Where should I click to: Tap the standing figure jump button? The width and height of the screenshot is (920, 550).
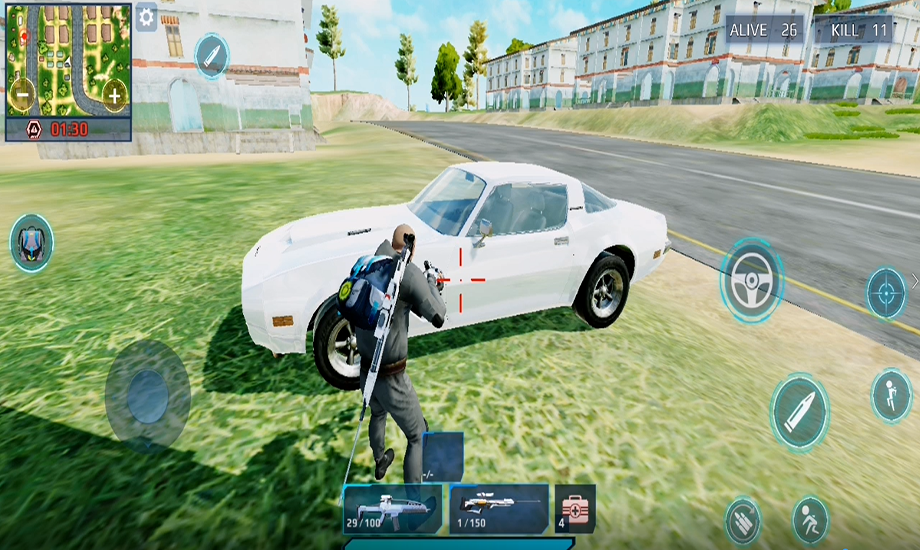click(890, 395)
